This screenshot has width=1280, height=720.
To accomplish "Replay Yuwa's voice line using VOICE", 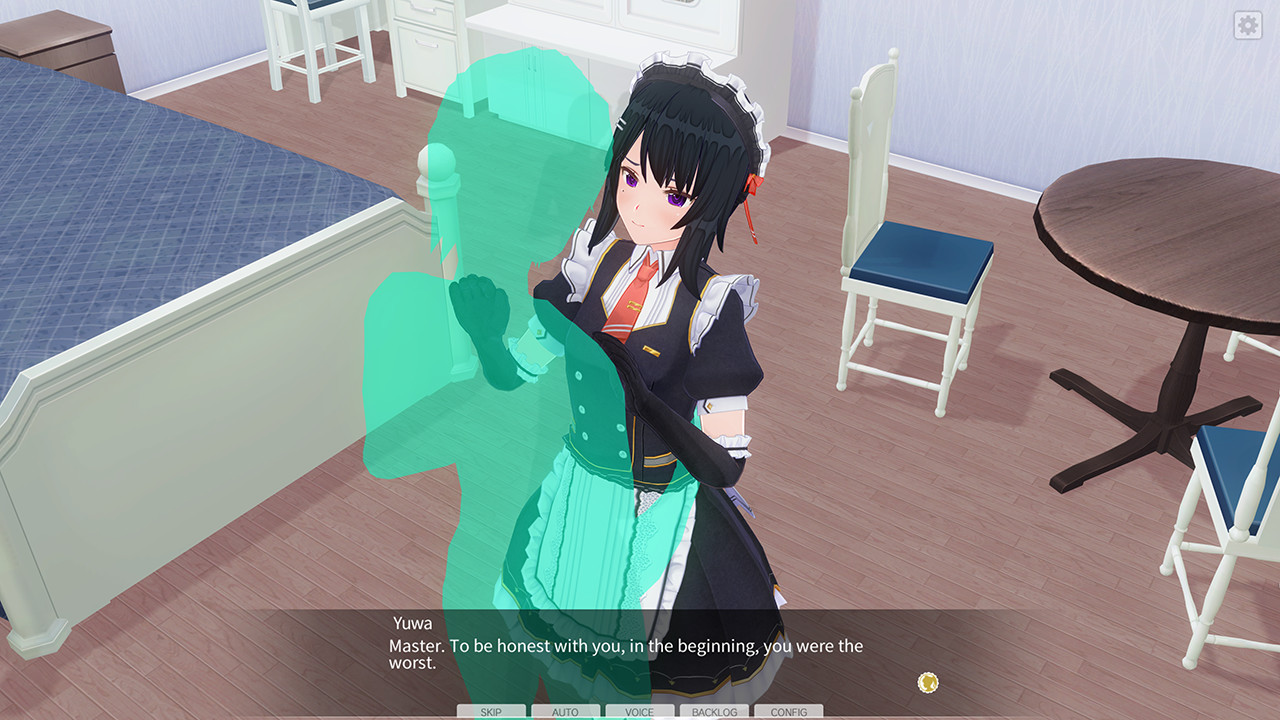I will click(639, 711).
